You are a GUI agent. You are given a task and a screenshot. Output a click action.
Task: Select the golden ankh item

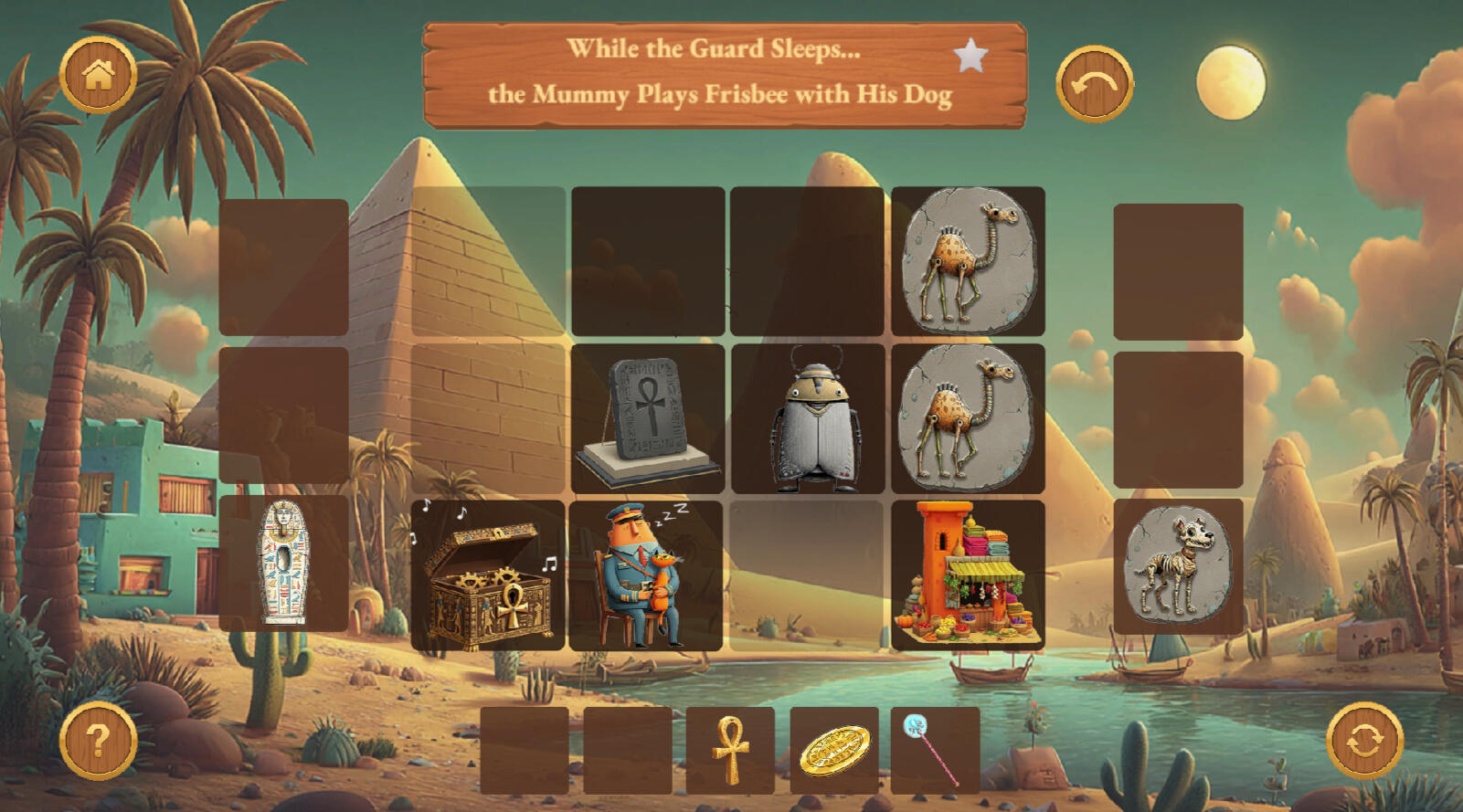(730, 750)
